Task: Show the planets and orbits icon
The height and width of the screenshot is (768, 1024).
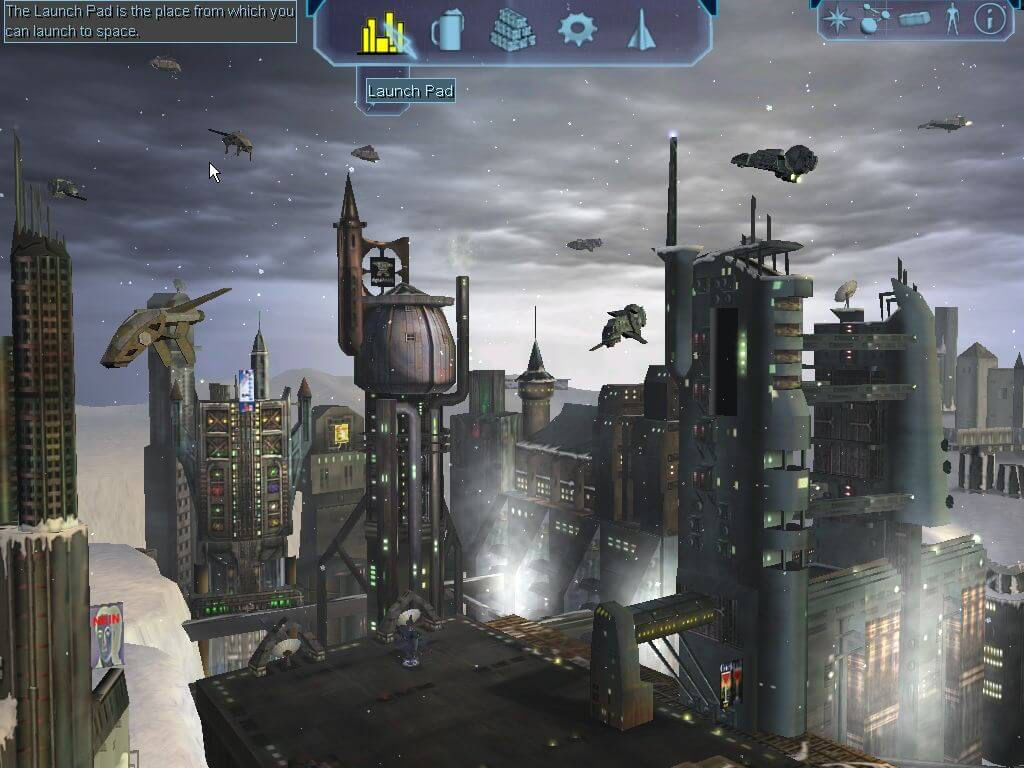Action: click(x=875, y=18)
